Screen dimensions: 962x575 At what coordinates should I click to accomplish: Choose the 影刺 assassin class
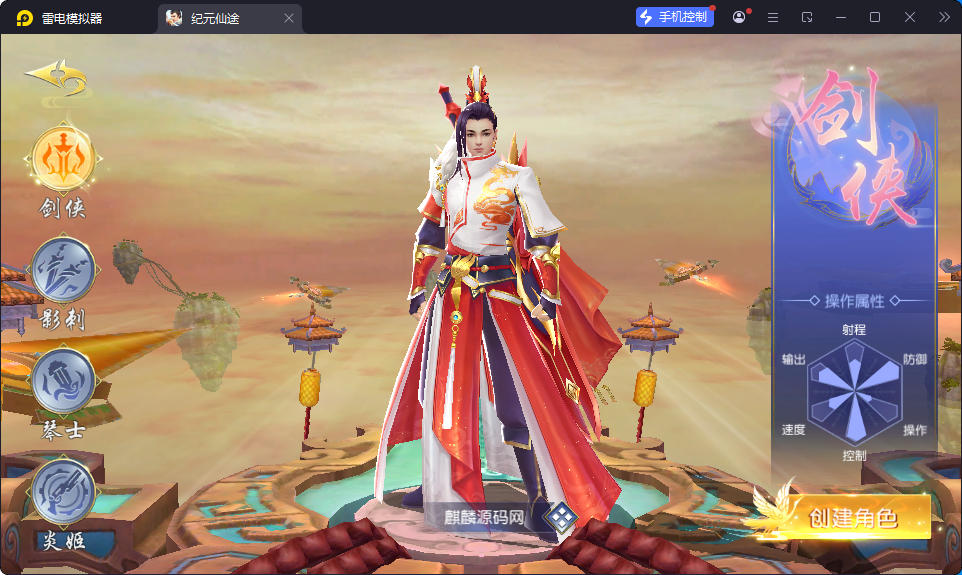64,271
